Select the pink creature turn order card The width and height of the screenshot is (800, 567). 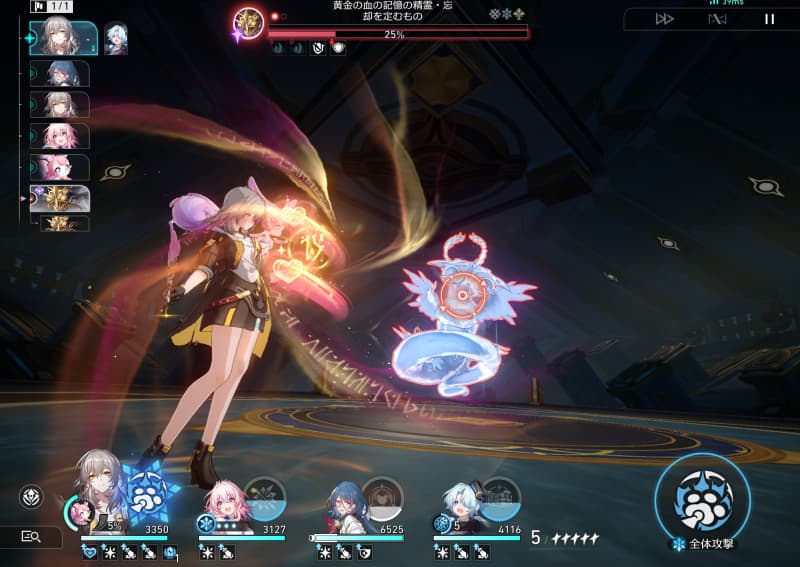60,167
